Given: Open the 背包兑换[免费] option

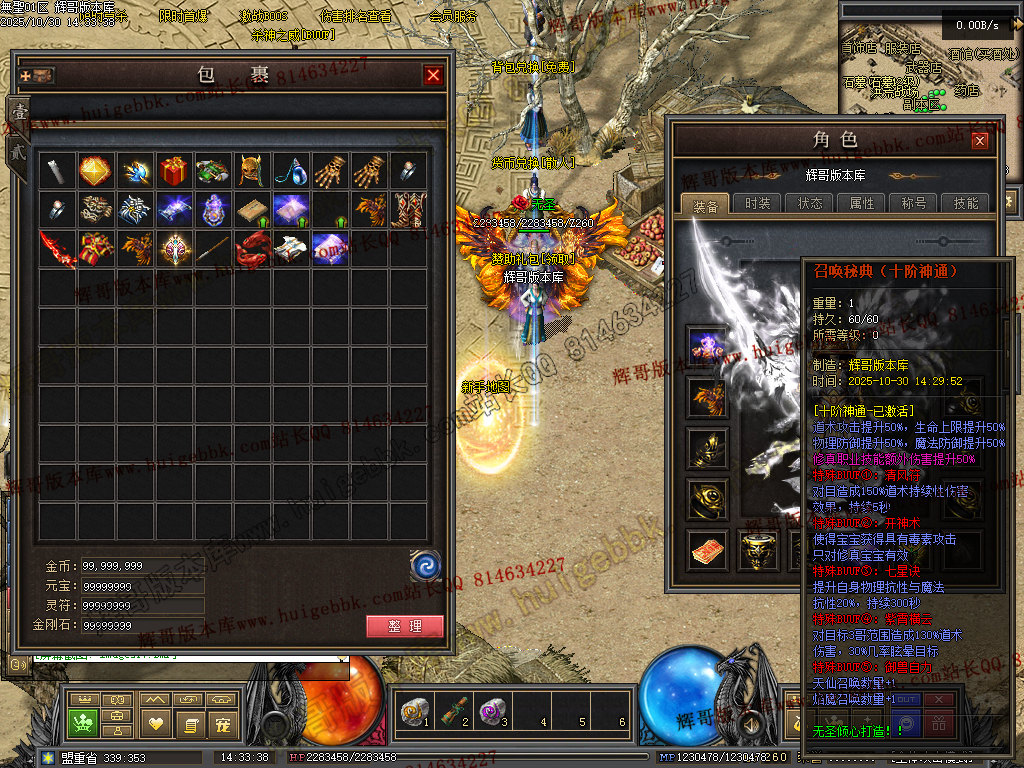Looking at the screenshot, I should (532, 67).
